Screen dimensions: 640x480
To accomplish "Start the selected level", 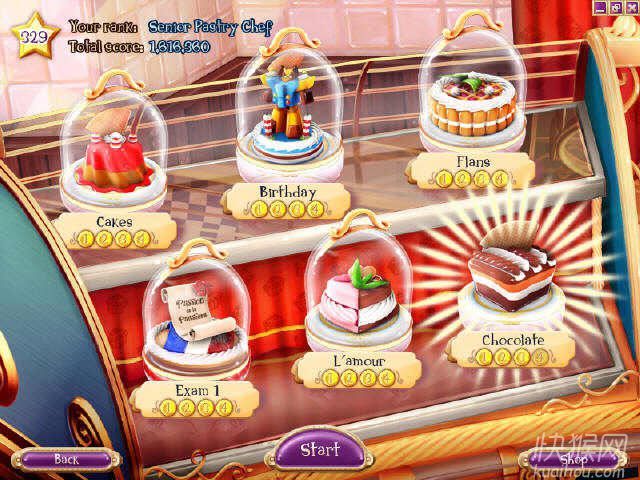I will tap(319, 449).
